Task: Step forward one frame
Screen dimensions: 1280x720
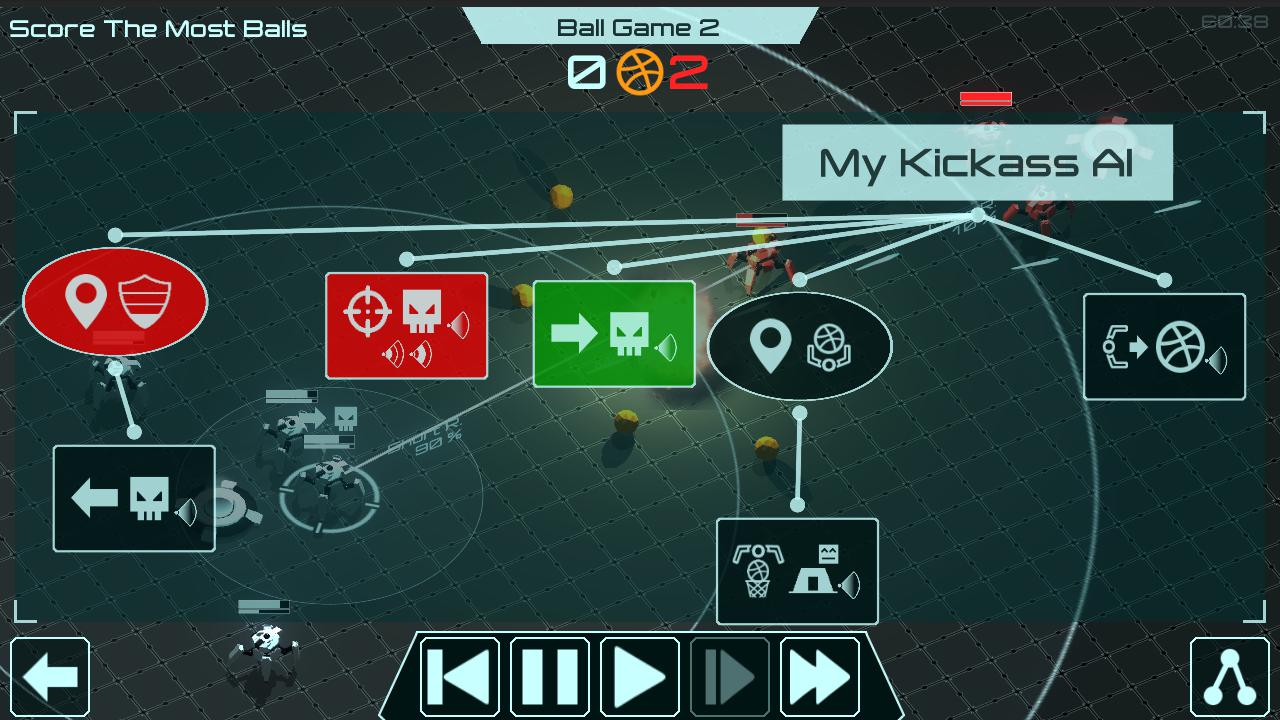Action: 729,677
